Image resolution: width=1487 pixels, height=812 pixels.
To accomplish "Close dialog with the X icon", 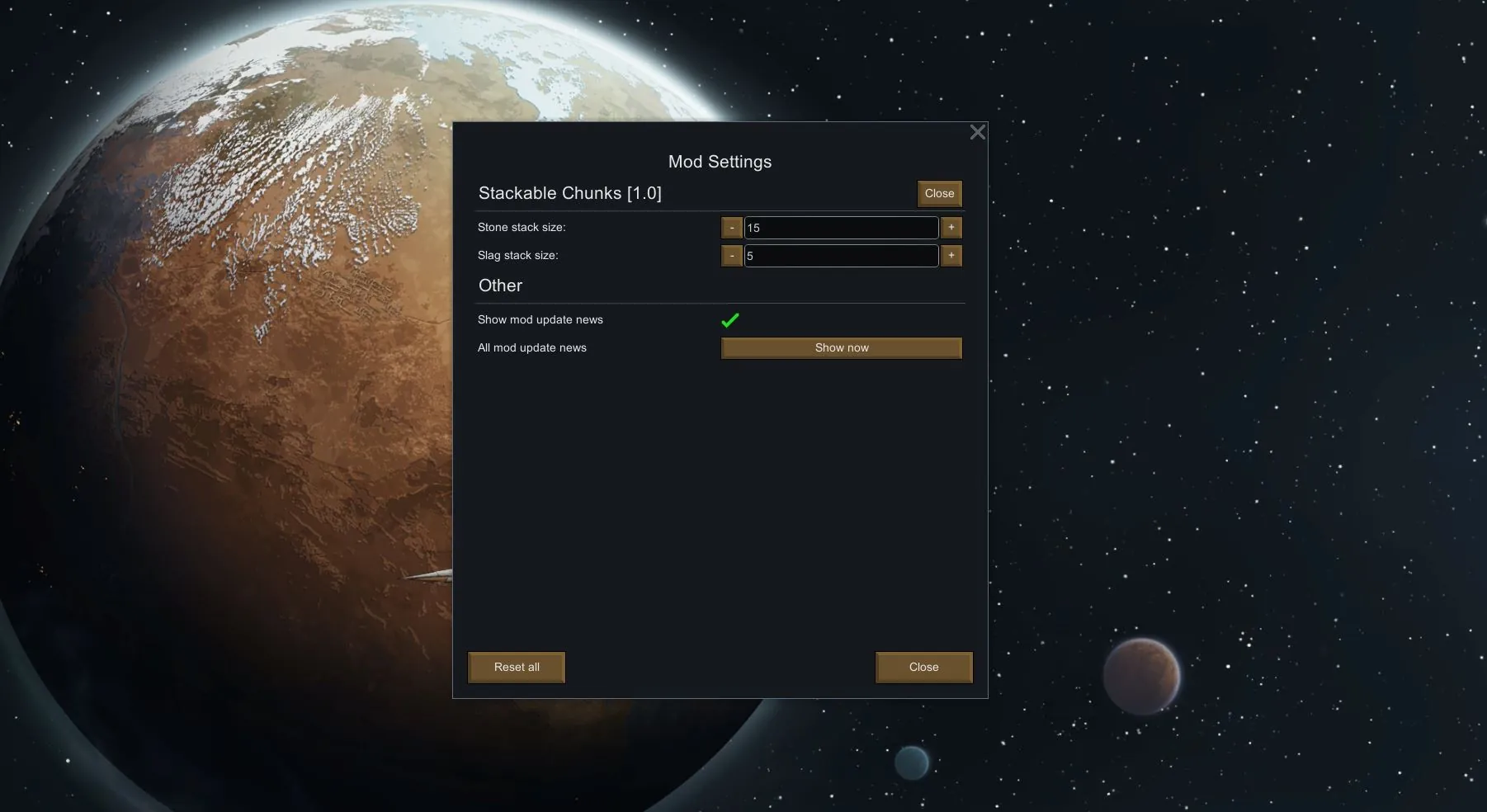I will pyautogui.click(x=978, y=132).
